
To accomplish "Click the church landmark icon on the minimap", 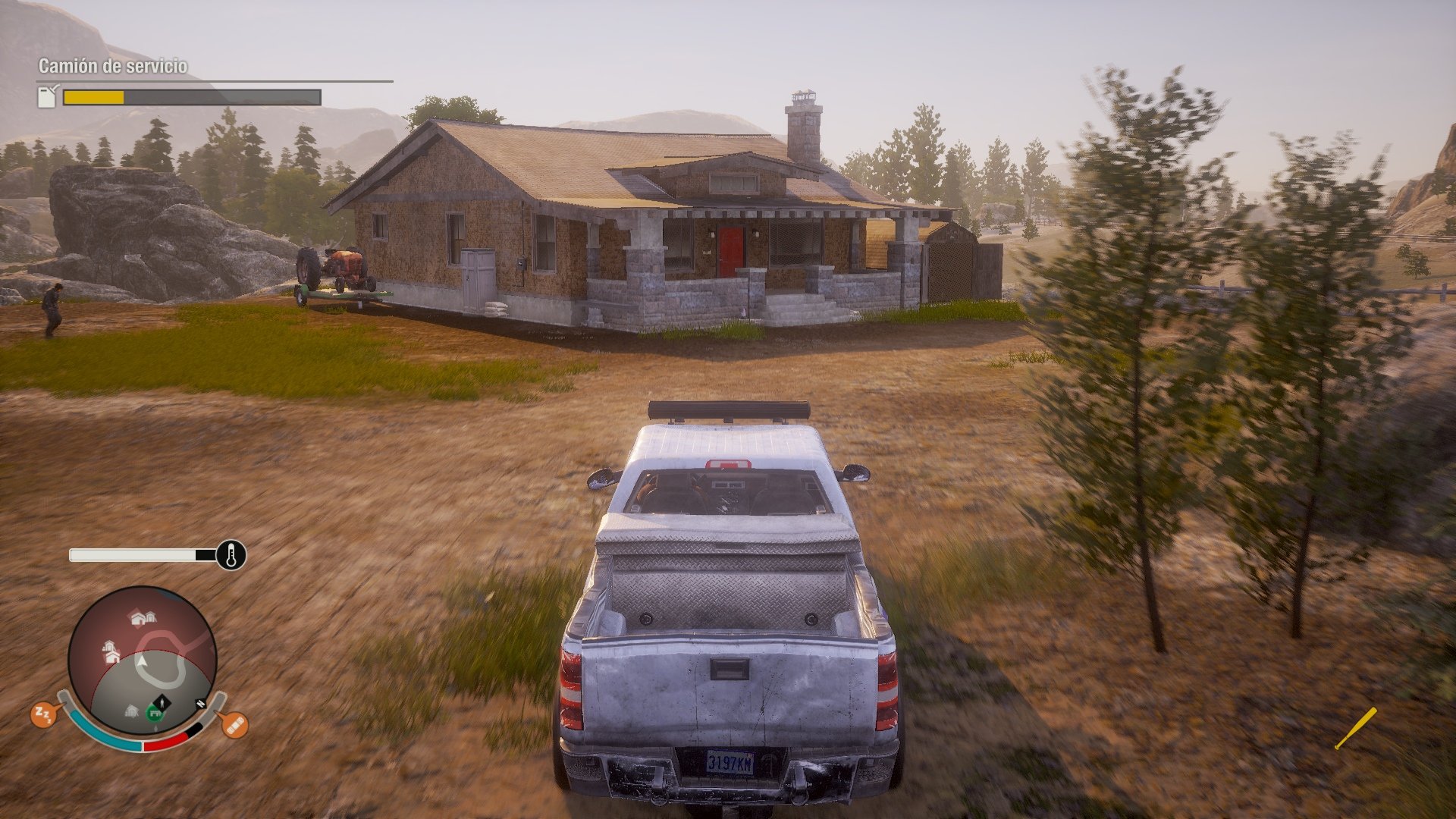I will click(111, 654).
